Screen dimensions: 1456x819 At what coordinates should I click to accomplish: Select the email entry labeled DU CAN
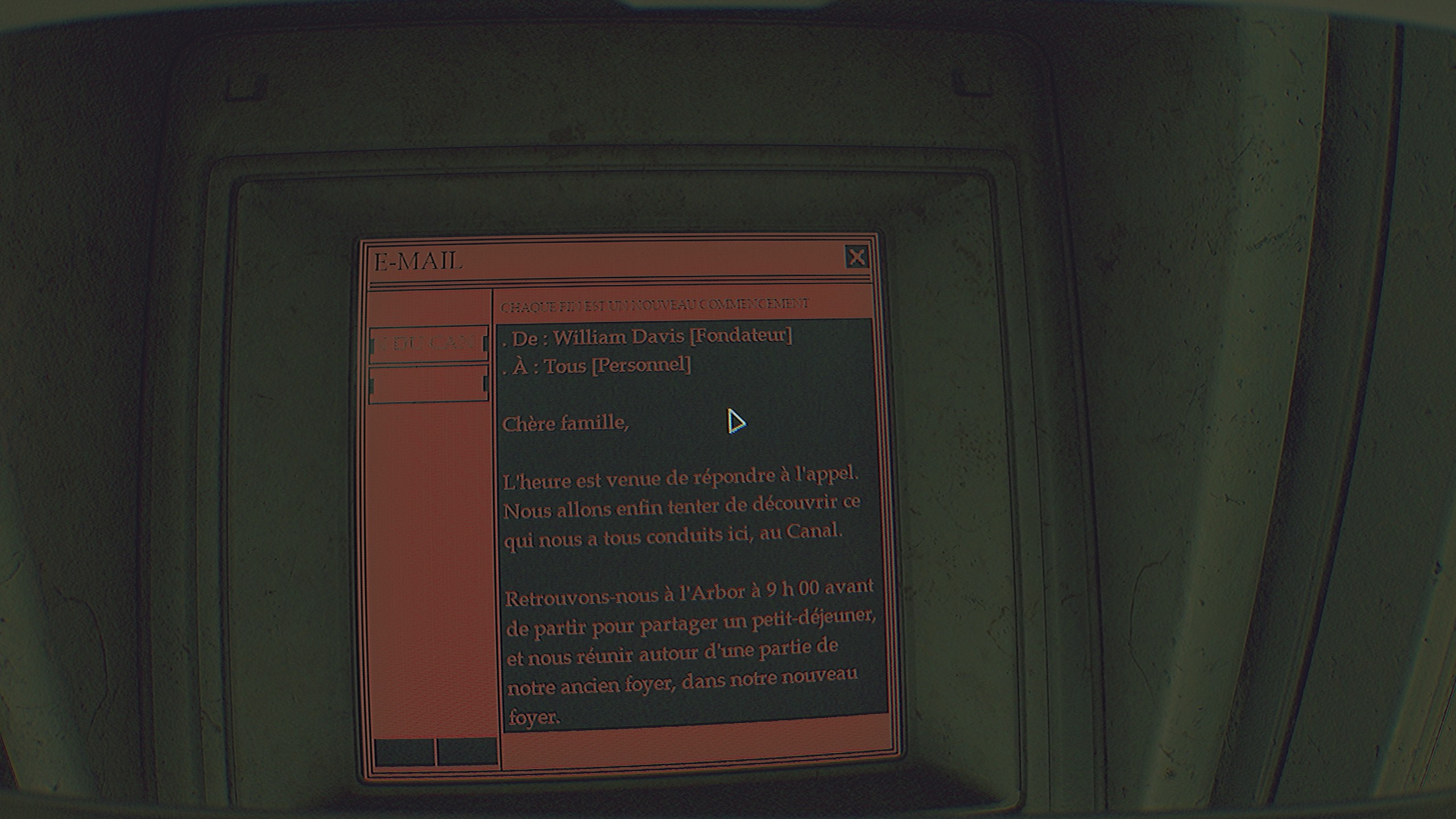428,344
